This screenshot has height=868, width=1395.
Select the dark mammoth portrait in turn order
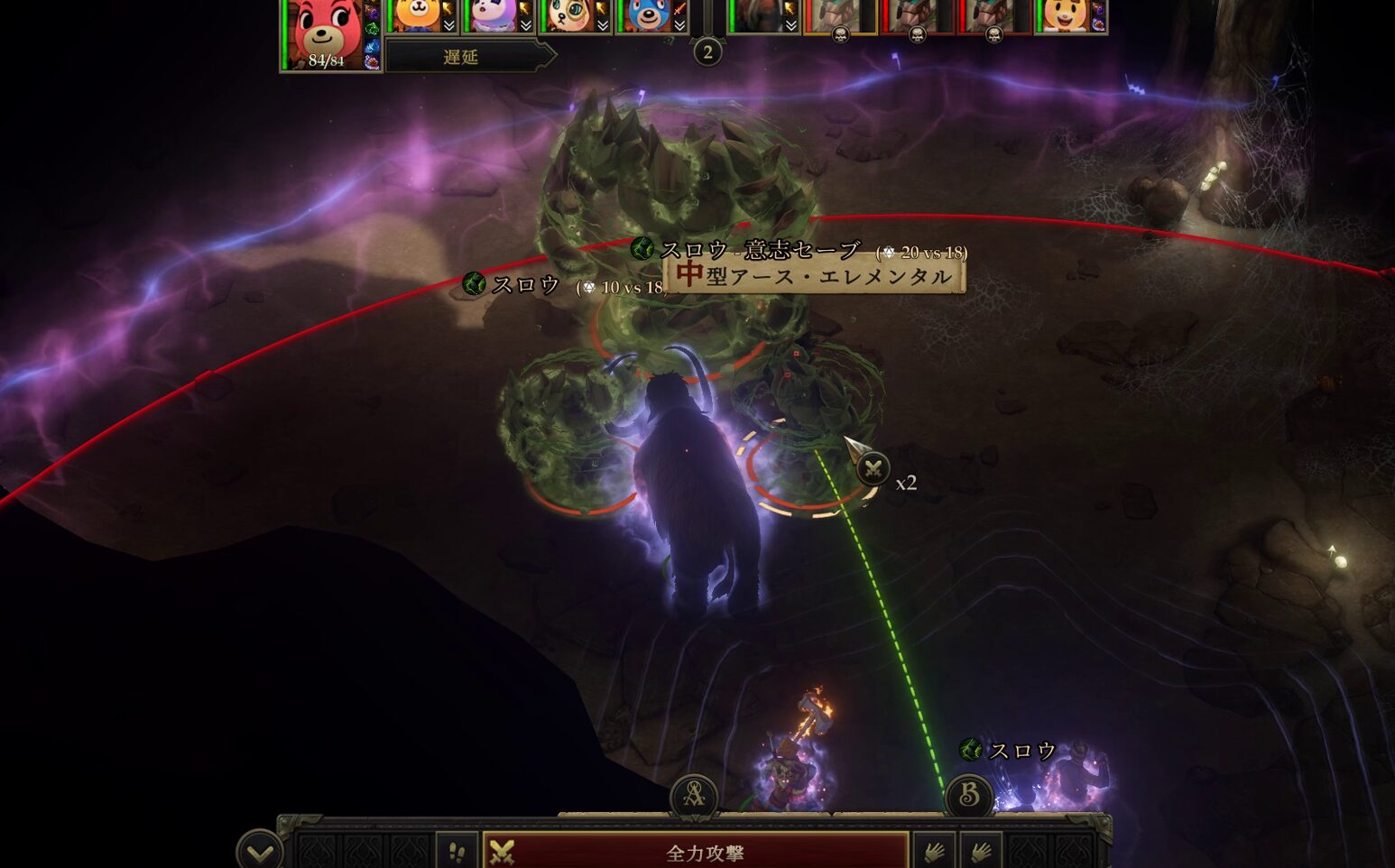[756, 15]
